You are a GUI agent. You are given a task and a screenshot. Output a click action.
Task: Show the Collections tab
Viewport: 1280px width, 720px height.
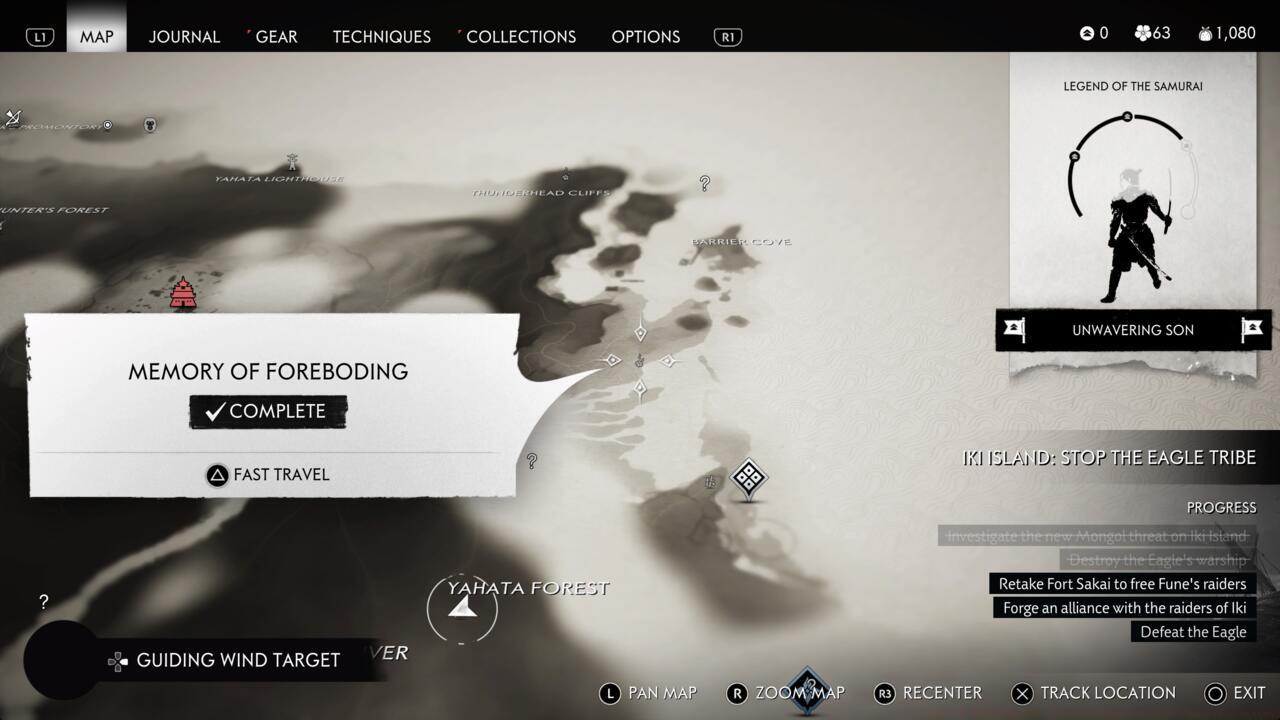[521, 36]
